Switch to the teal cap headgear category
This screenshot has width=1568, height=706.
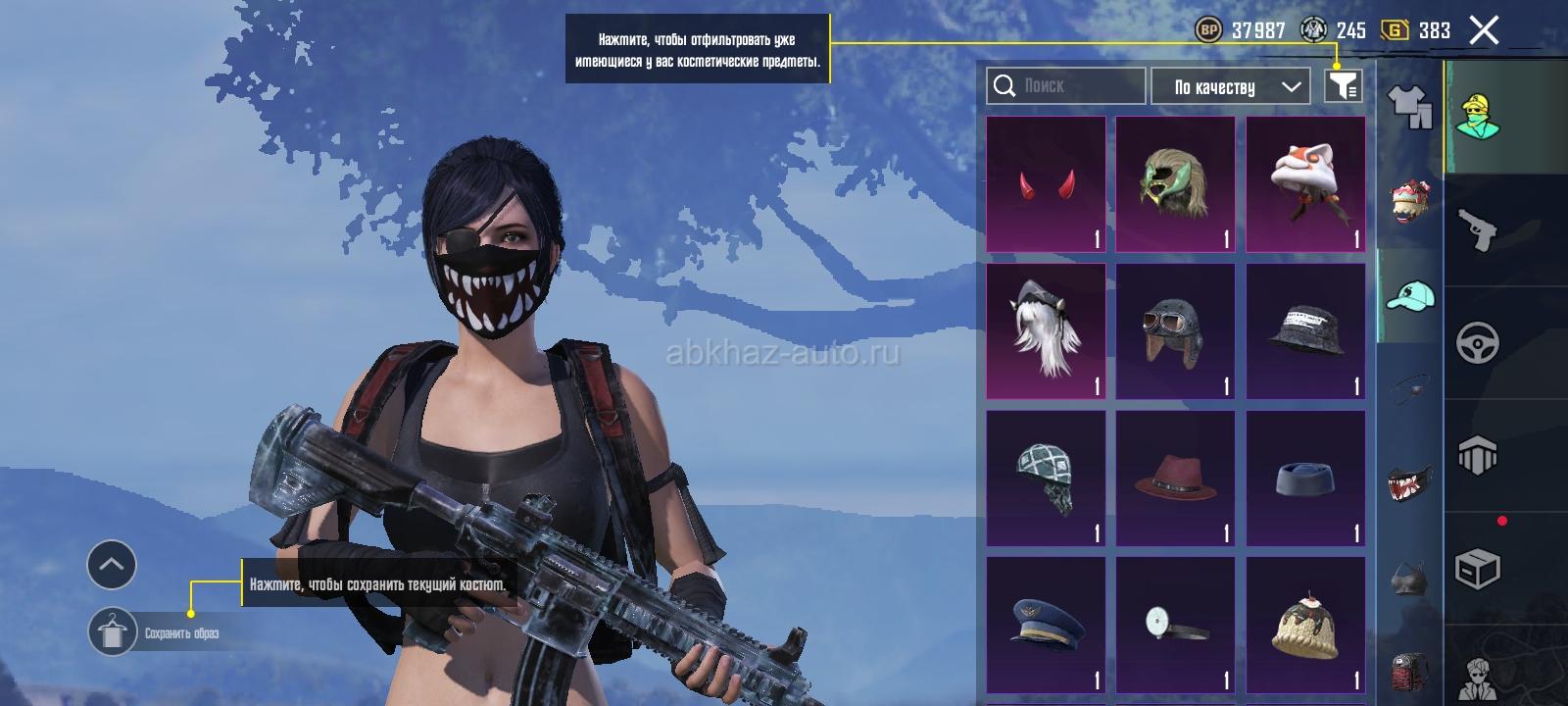[x=1410, y=294]
